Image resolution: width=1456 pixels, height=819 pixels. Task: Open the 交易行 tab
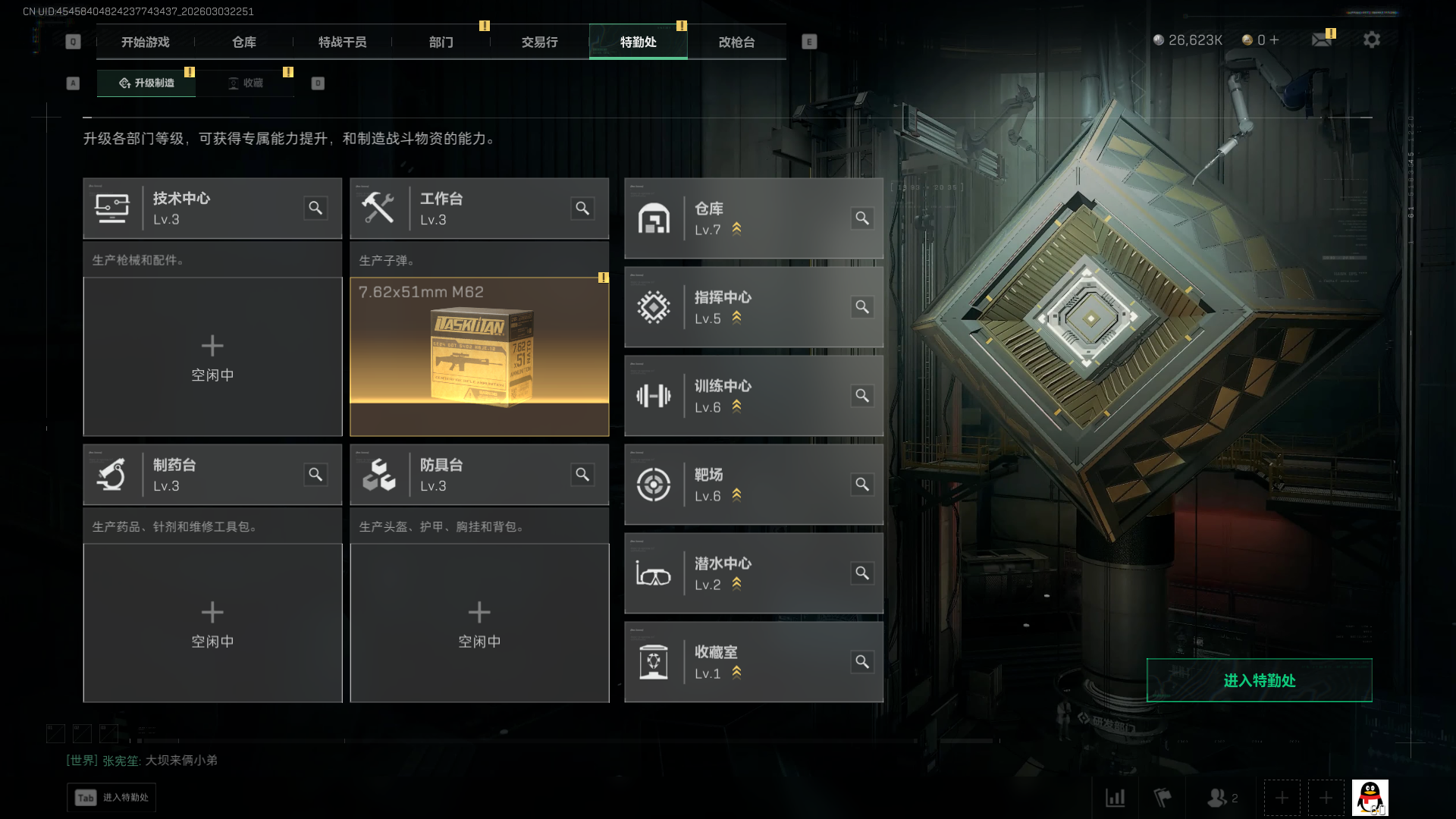click(x=540, y=42)
